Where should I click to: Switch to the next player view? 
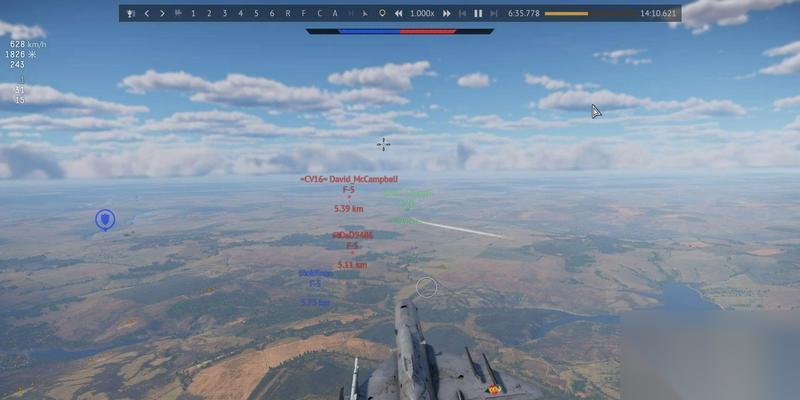pos(162,14)
